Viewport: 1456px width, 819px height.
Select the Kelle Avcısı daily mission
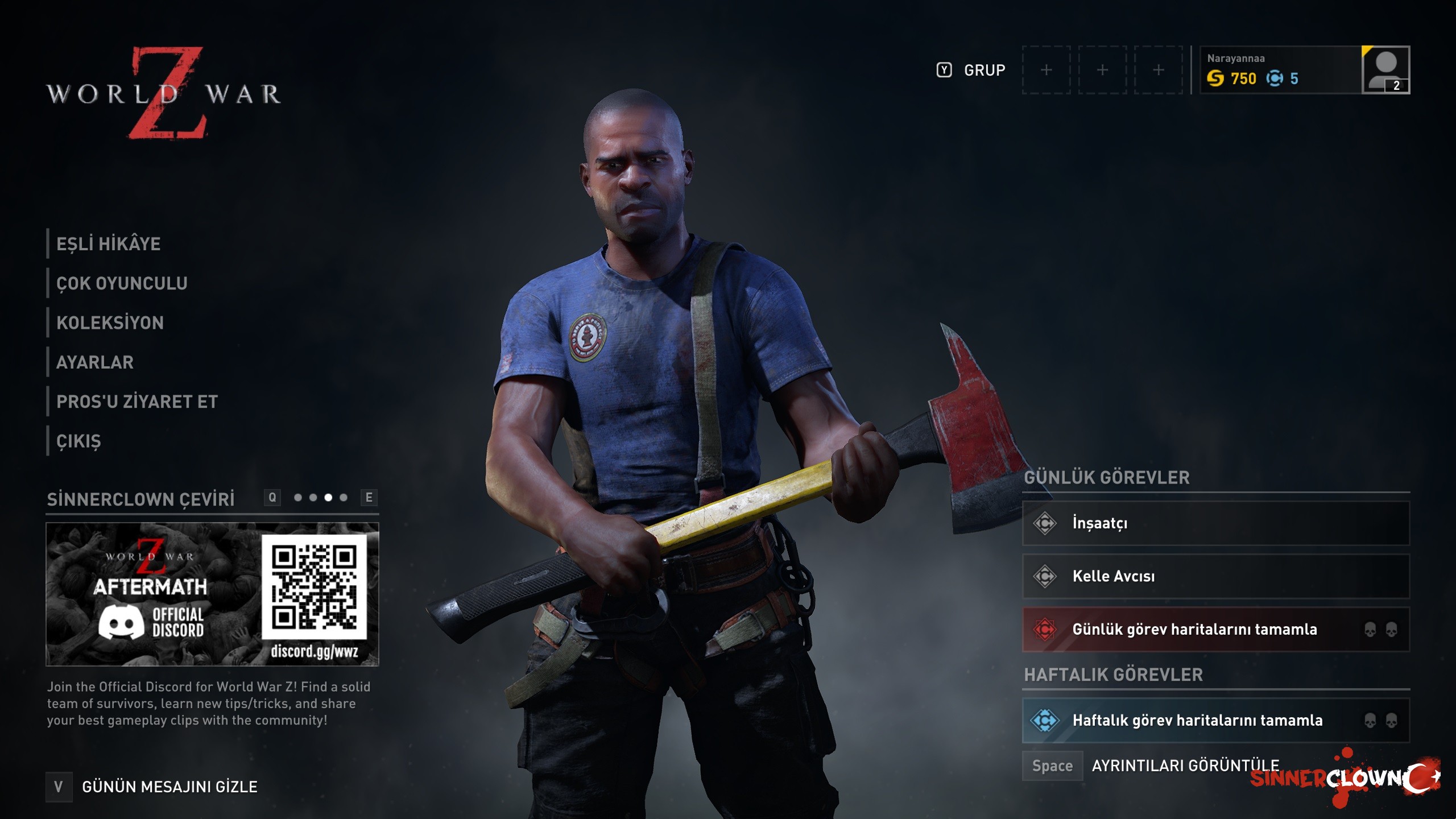(x=1215, y=576)
